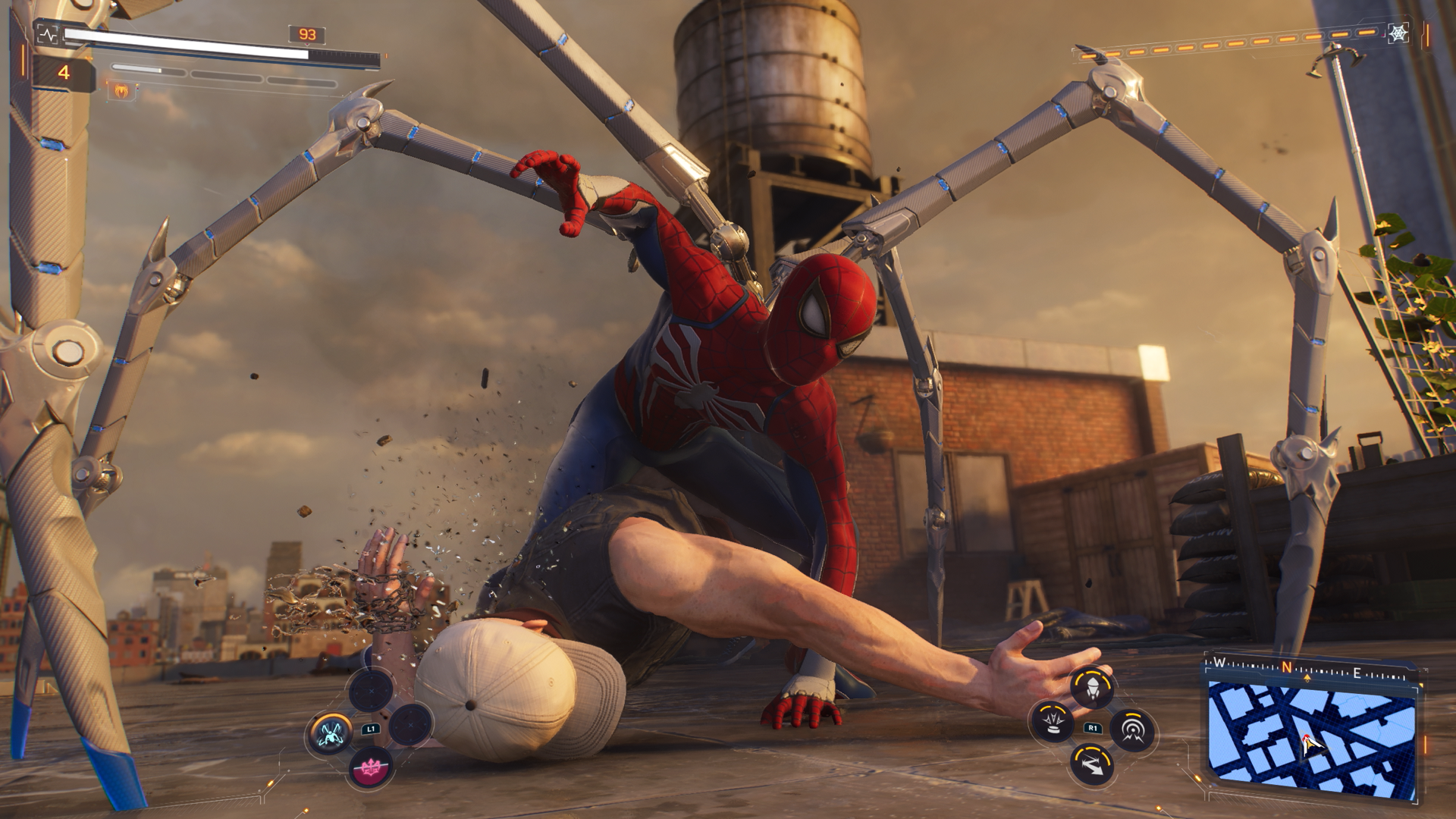
Task: Trigger the pink trident-crest ability
Action: coord(371,769)
